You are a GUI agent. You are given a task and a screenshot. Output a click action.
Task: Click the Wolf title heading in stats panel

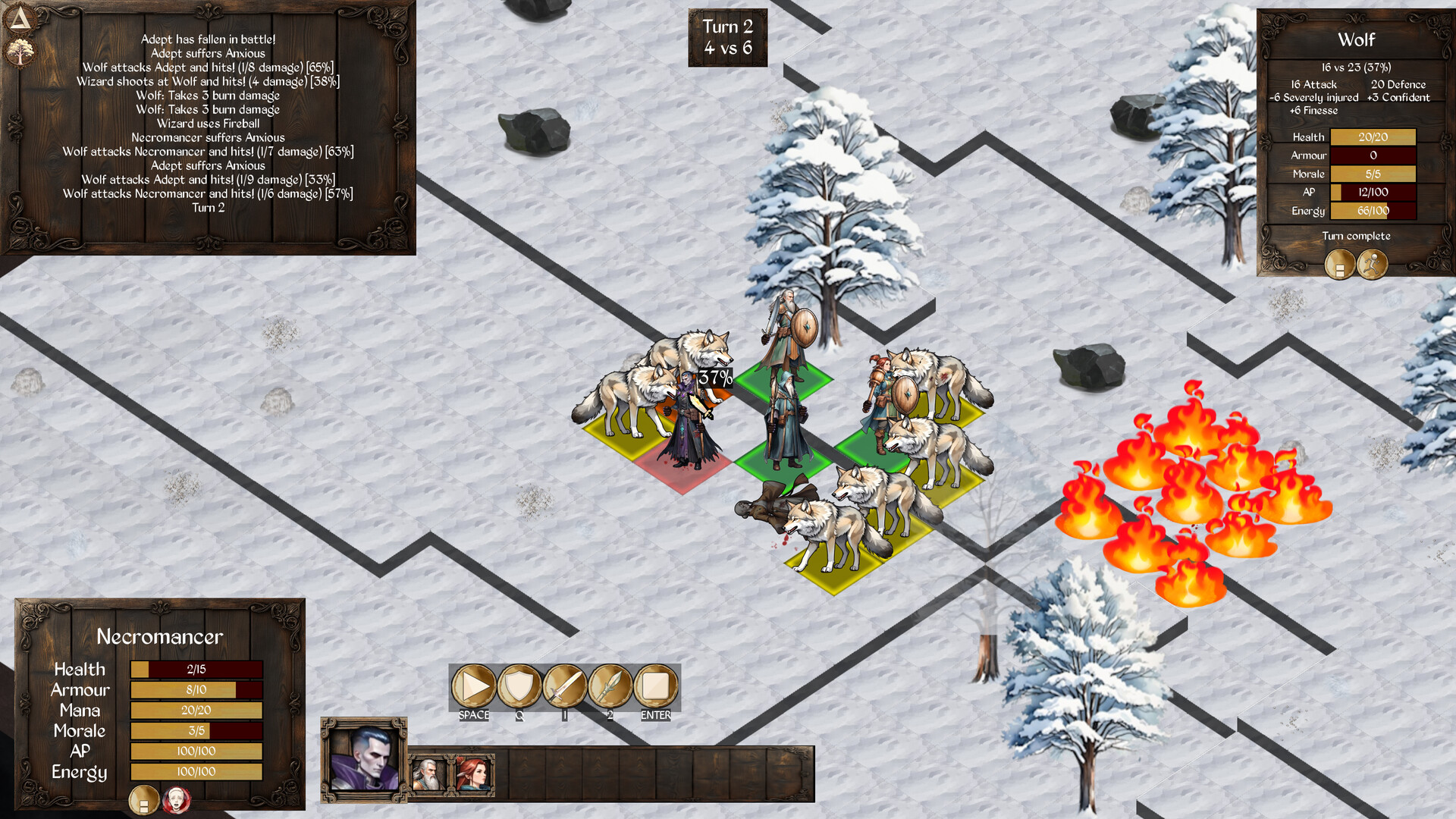coord(1357,40)
